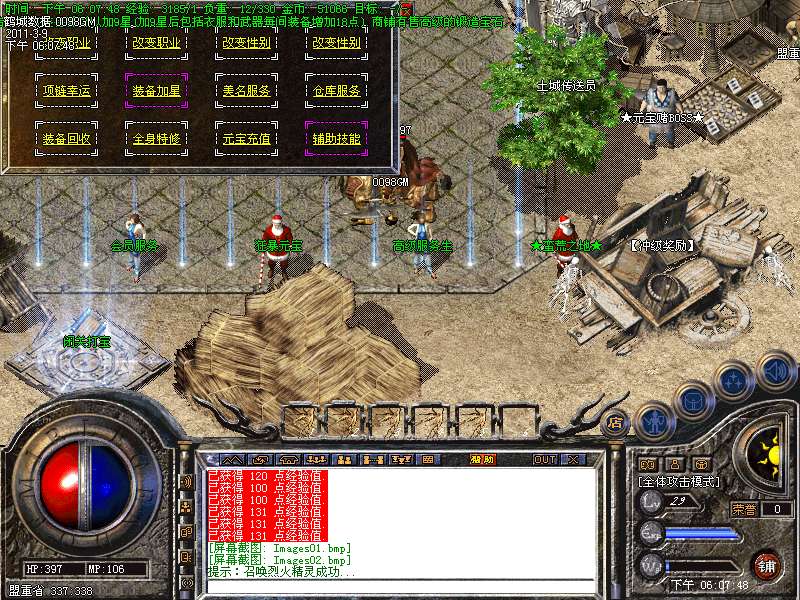Open the 店 shop button
Viewport: 800px width, 600px height.
[x=617, y=422]
